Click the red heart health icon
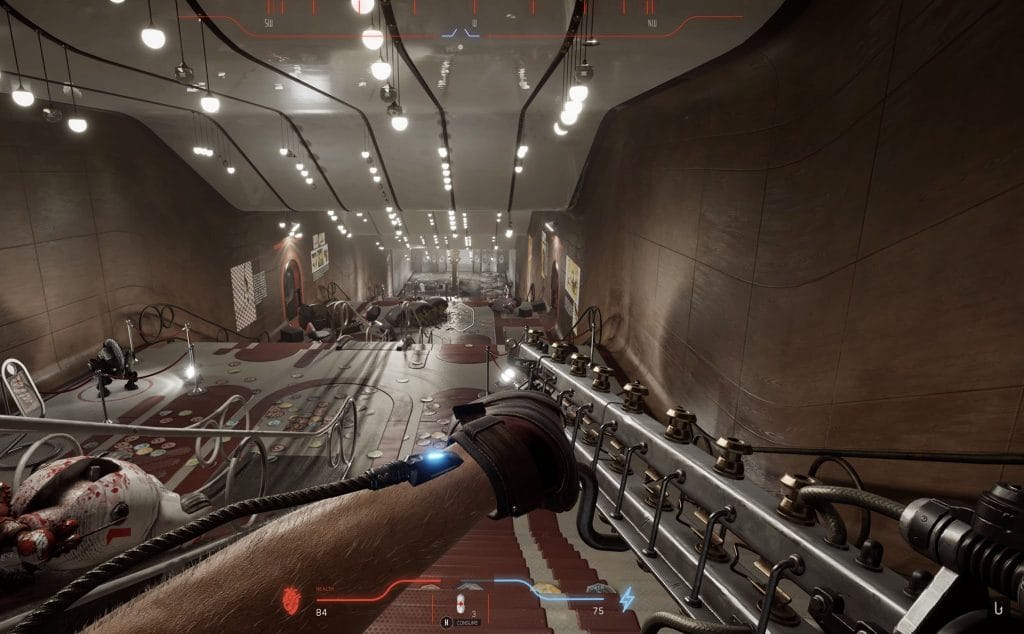The height and width of the screenshot is (634, 1024). pos(293,602)
